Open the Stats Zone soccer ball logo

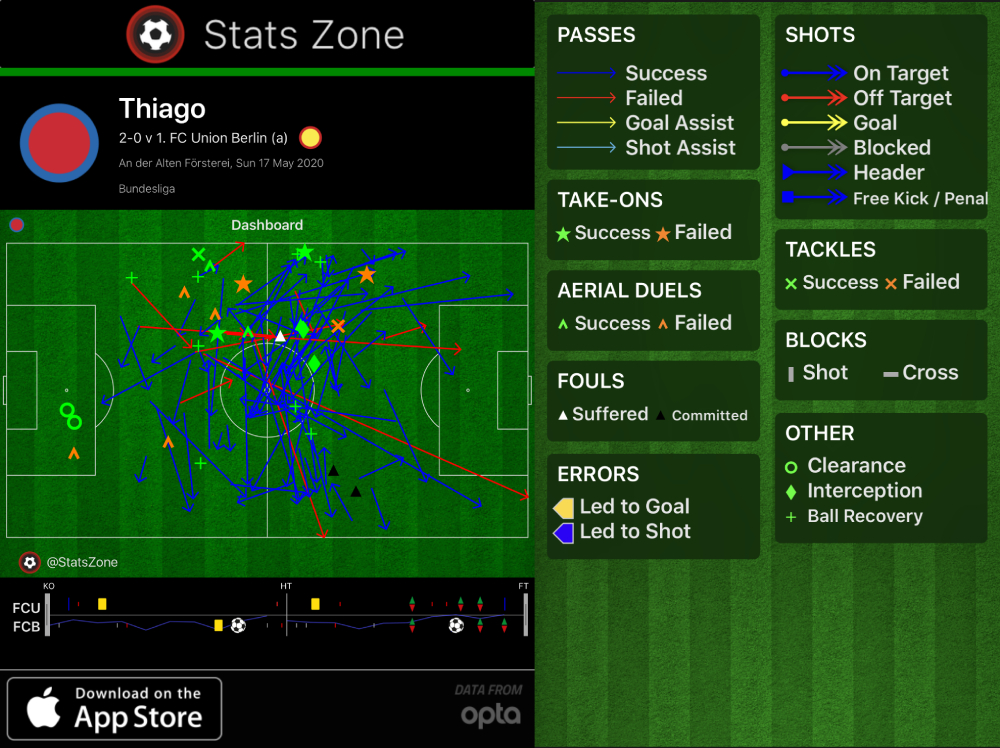pos(155,35)
